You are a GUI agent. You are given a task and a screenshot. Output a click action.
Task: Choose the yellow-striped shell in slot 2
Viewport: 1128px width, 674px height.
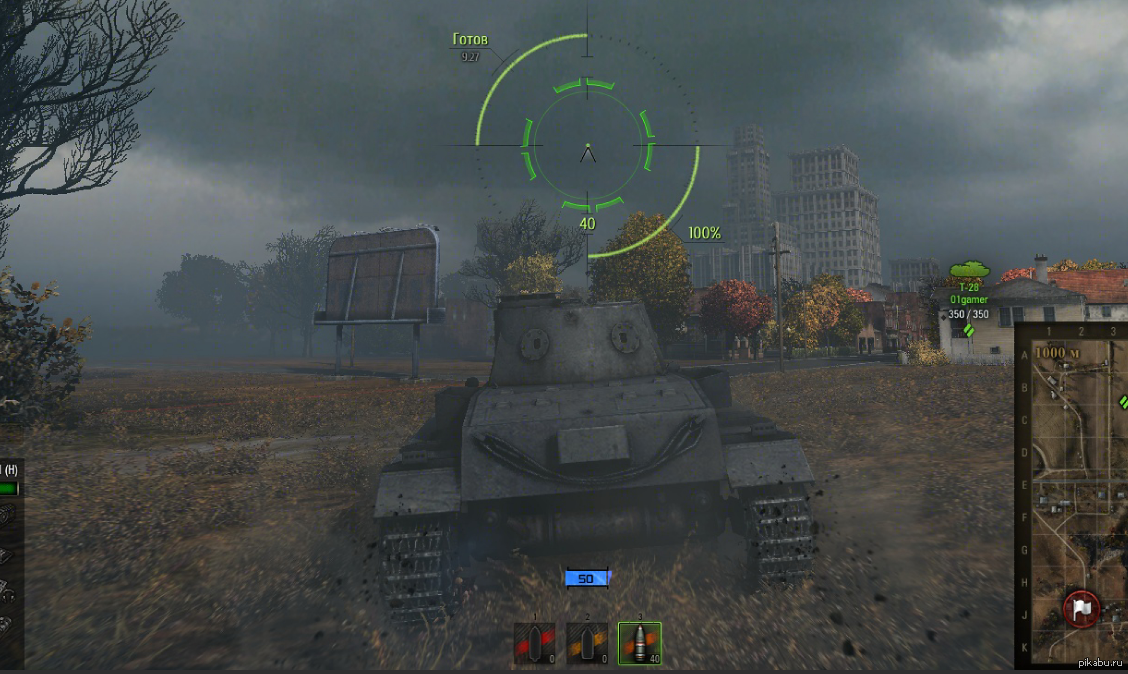(x=586, y=644)
